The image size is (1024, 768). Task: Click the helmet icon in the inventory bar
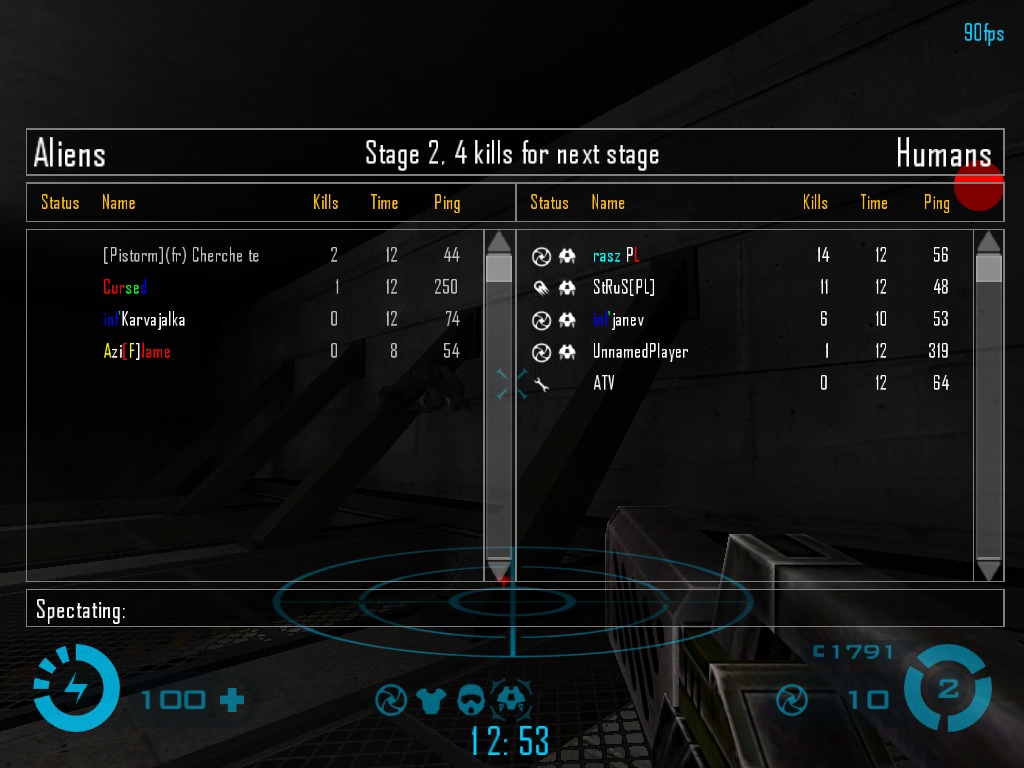(x=471, y=699)
